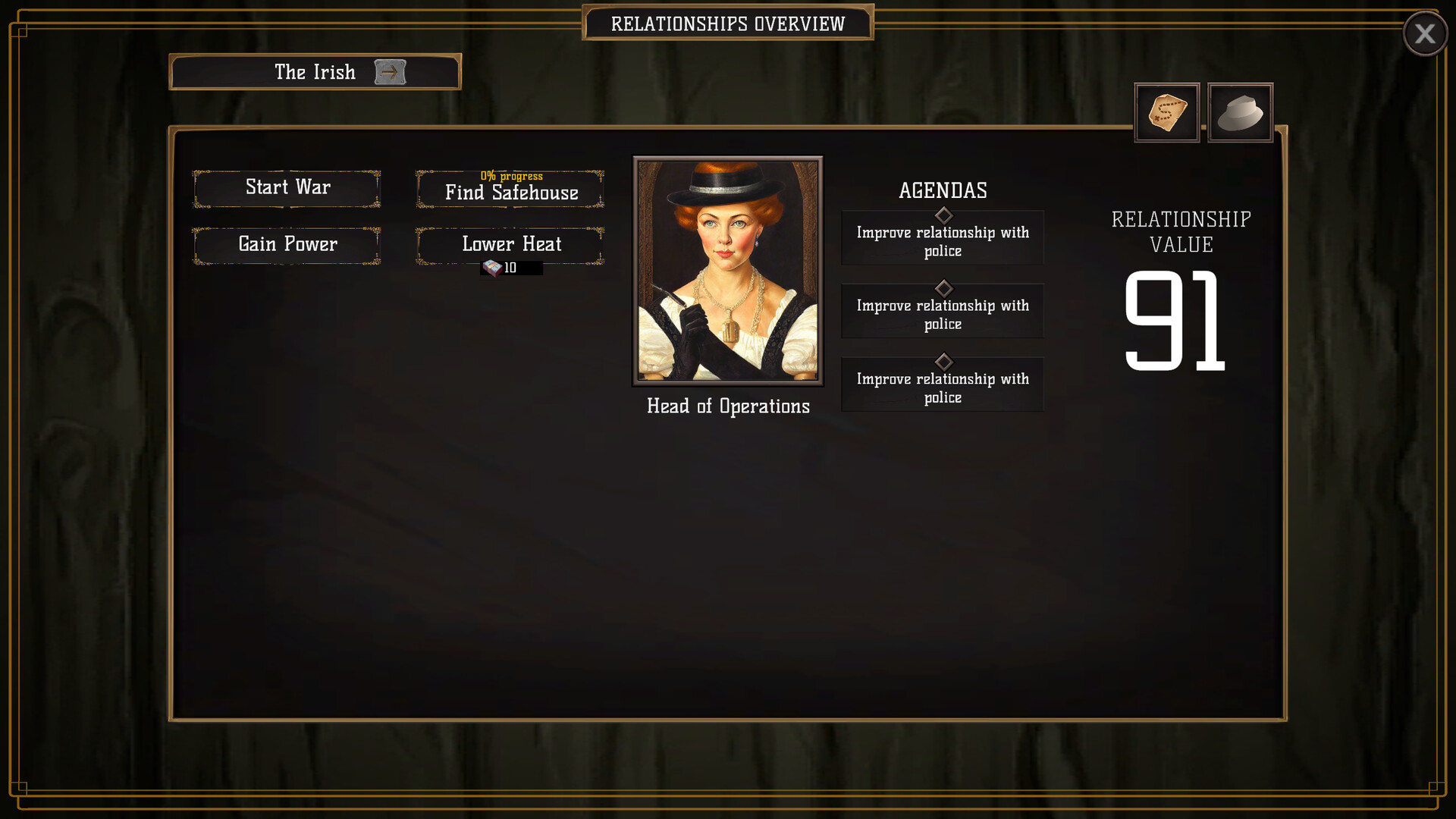
Task: Click the X to close Relationships Overview
Action: click(1425, 33)
